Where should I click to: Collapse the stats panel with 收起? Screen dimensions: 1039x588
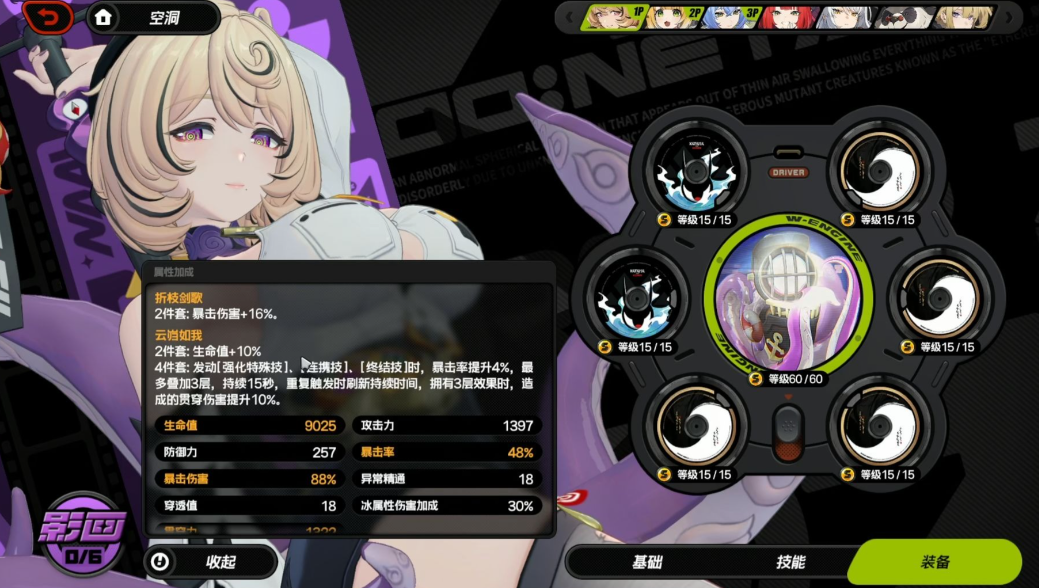[x=209, y=562]
